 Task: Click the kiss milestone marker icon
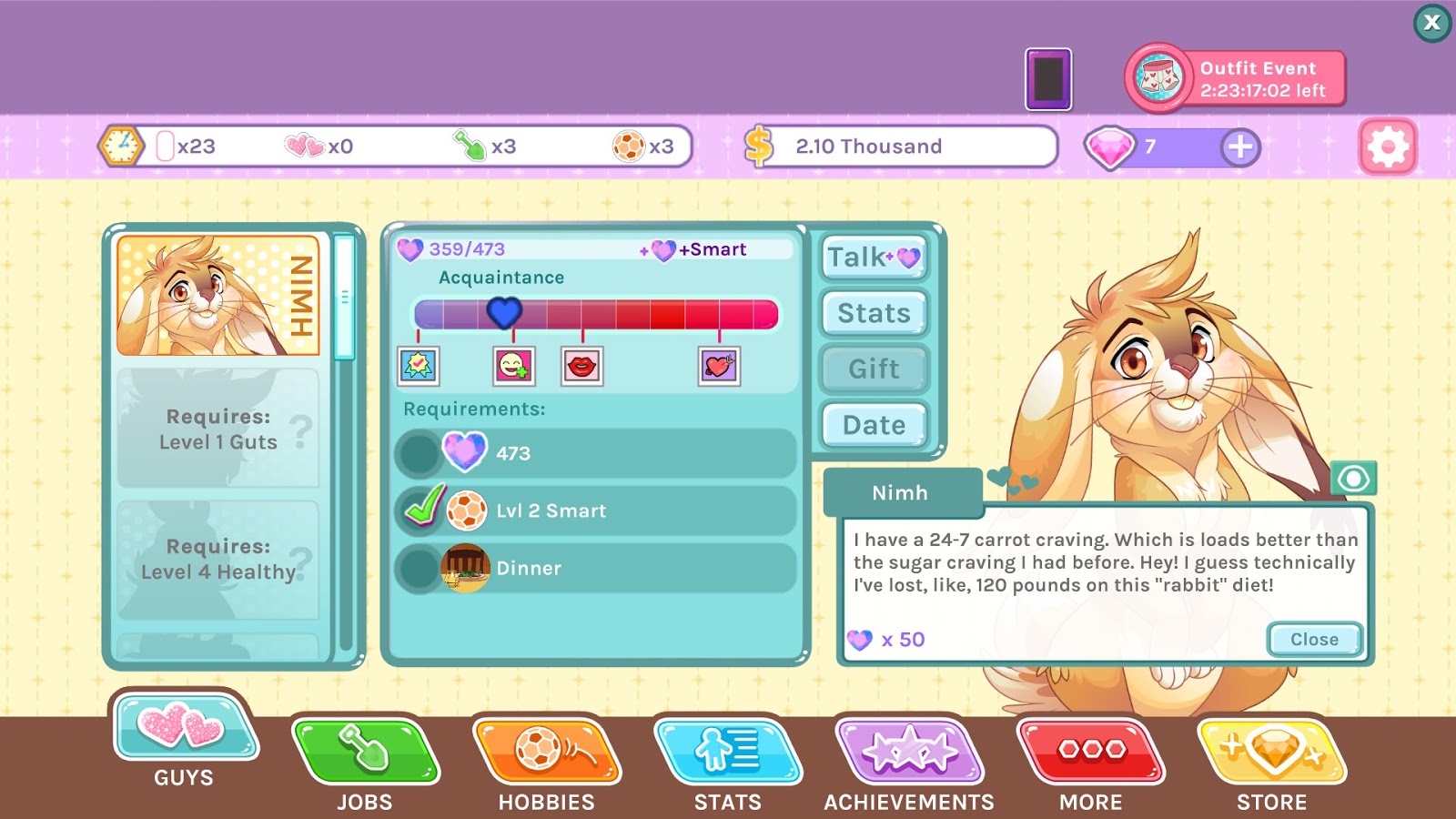click(583, 366)
